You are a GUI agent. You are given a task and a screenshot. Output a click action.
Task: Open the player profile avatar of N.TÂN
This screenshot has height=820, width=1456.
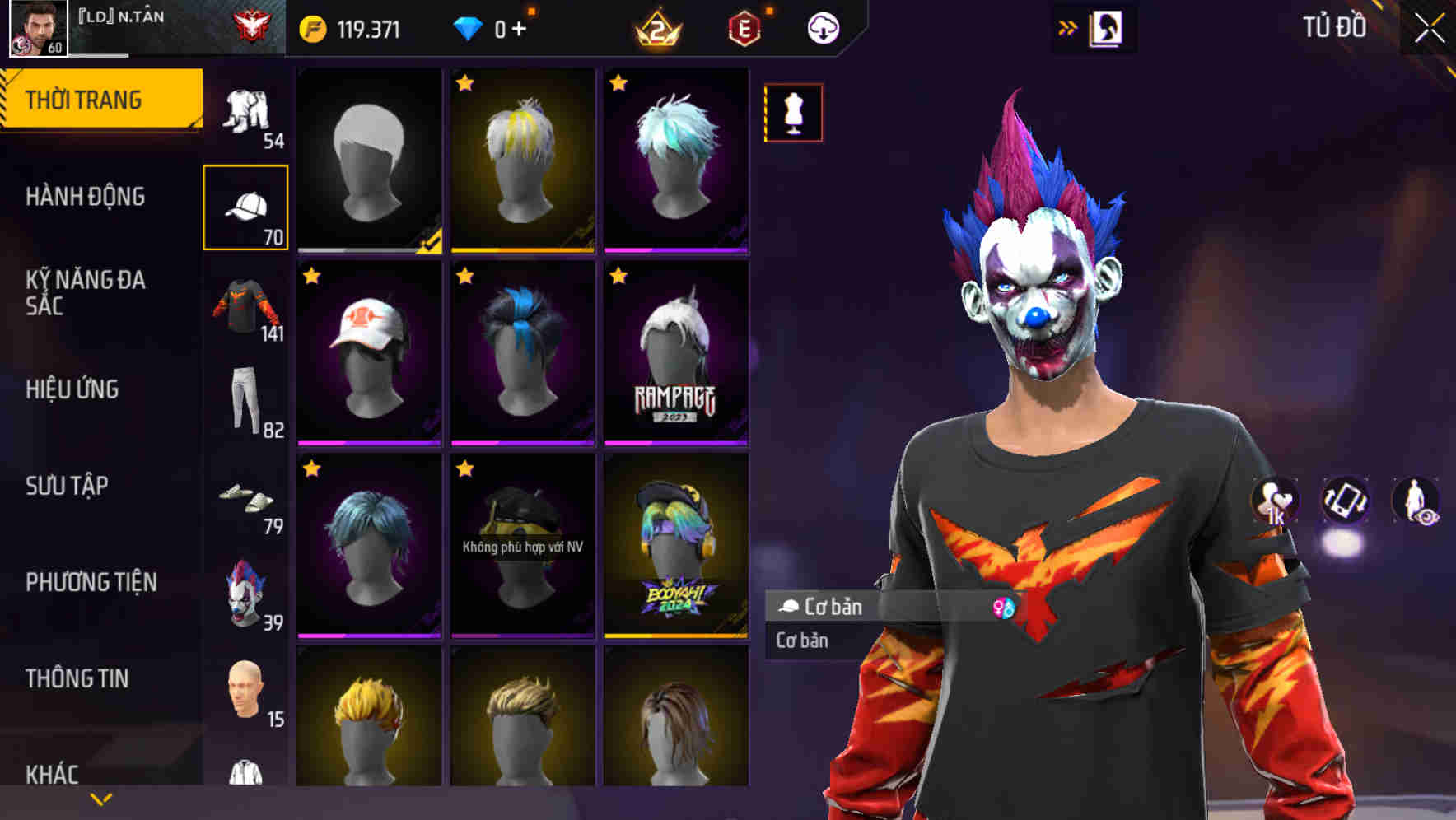[x=33, y=29]
